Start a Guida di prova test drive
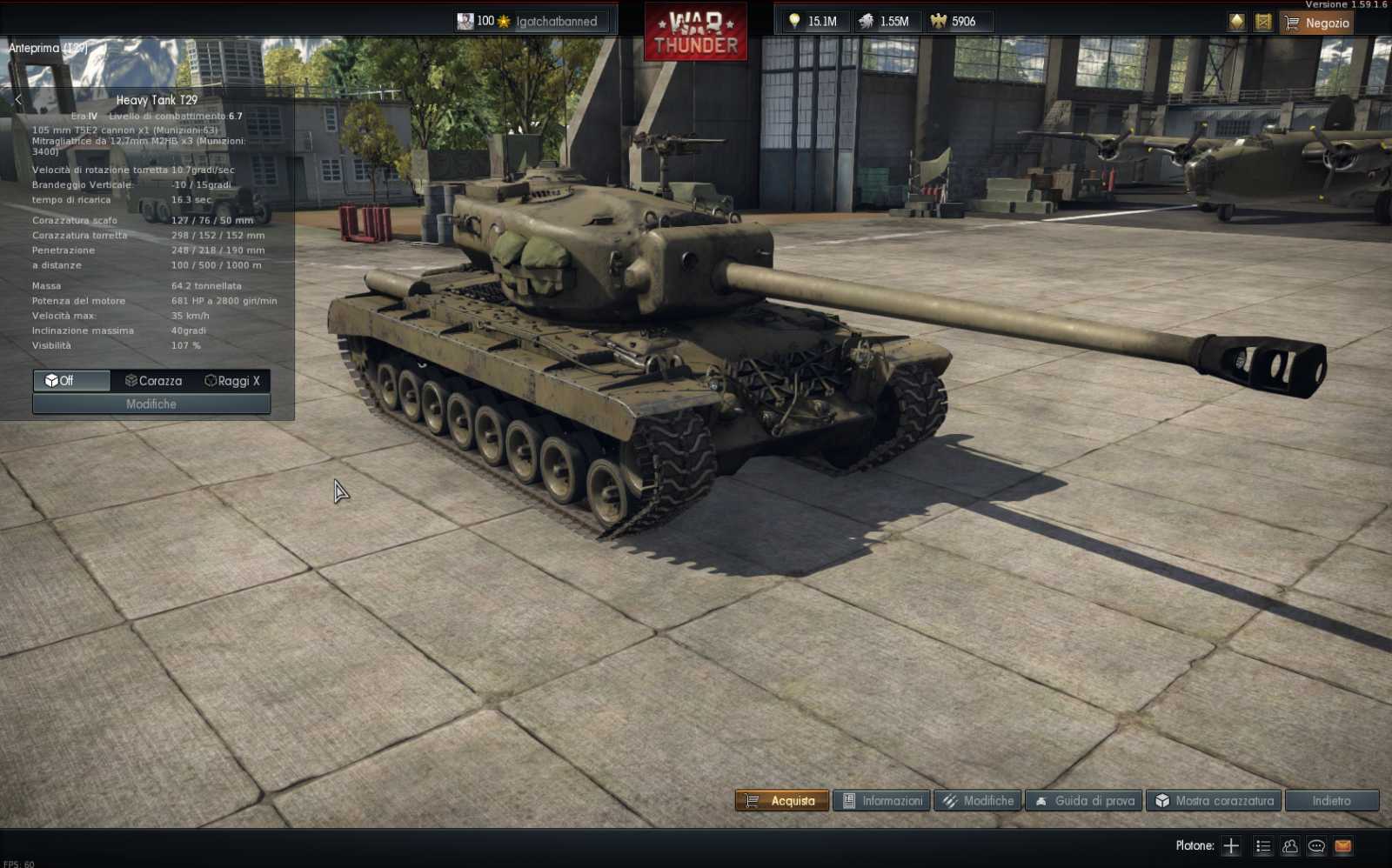This screenshot has height=868, width=1392. pos(1082,801)
